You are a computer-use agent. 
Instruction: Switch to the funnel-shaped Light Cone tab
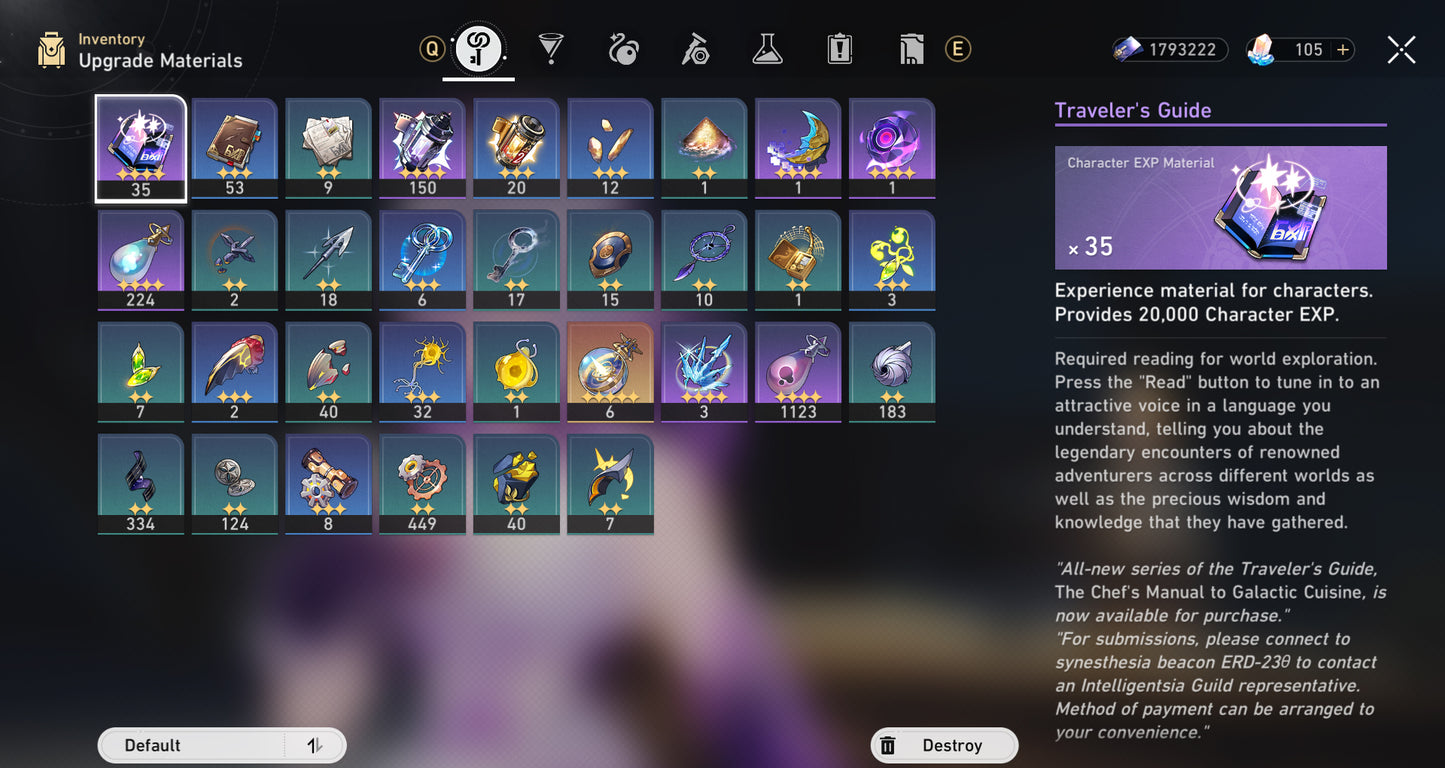550,49
